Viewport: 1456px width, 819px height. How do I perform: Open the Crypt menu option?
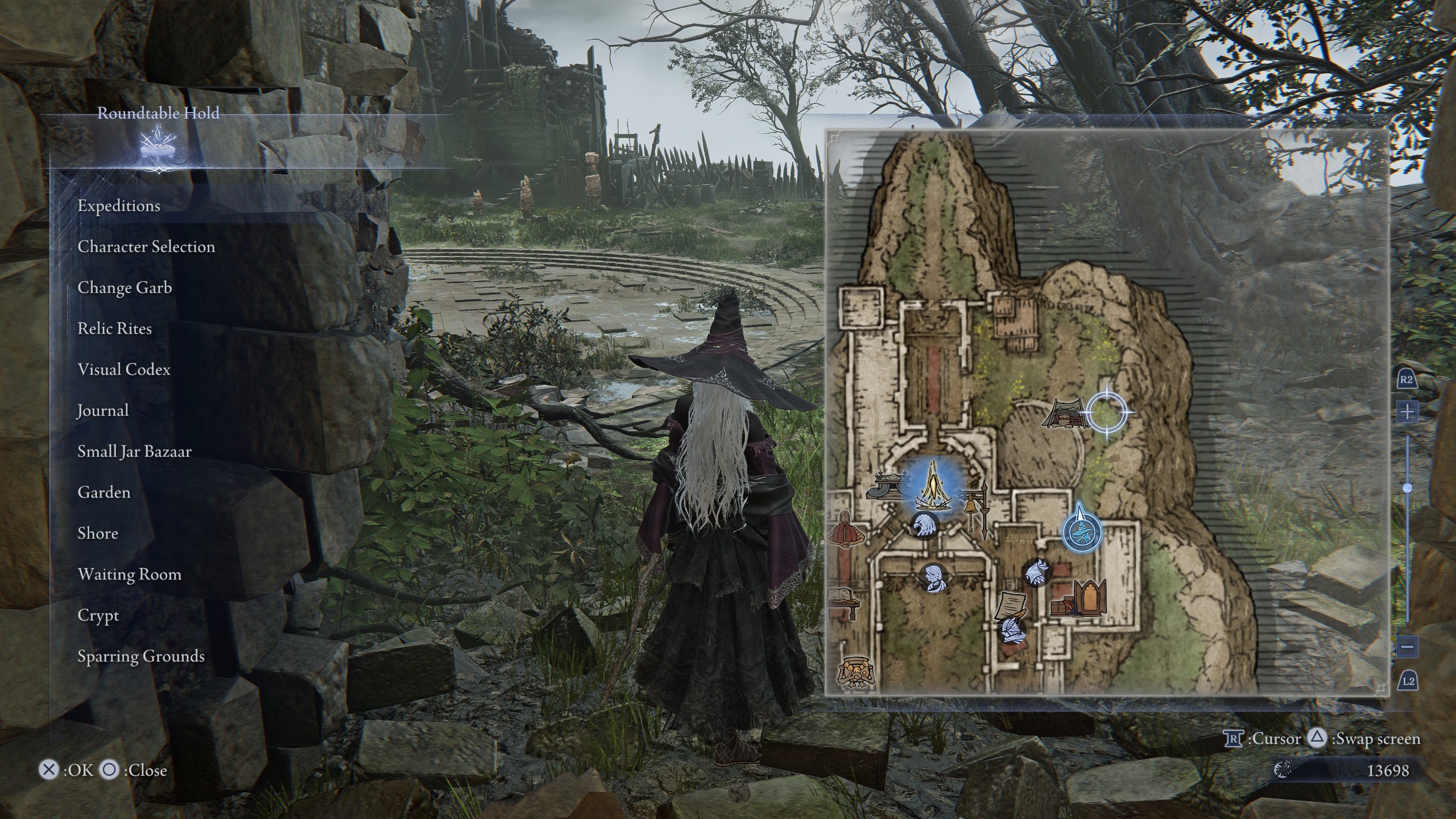pos(98,615)
